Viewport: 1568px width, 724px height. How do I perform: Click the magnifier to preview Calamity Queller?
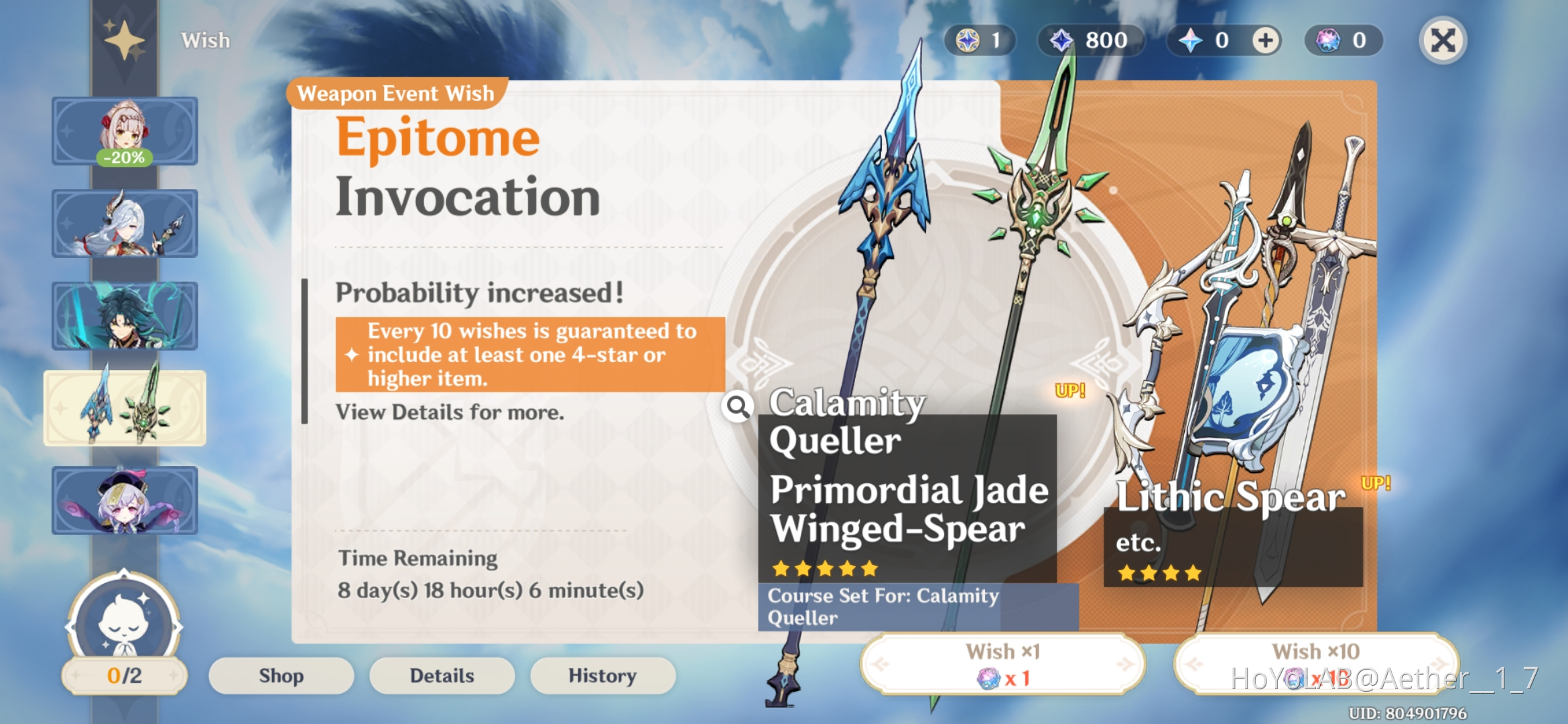pos(738,408)
